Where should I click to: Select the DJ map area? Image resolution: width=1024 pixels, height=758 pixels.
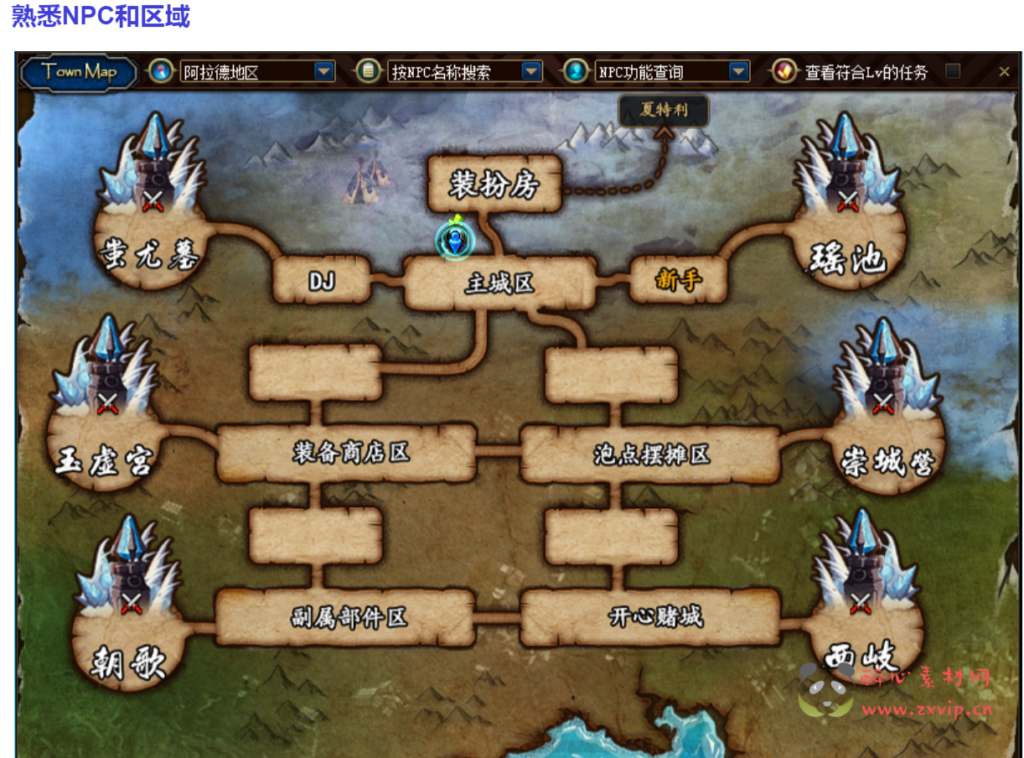point(321,282)
